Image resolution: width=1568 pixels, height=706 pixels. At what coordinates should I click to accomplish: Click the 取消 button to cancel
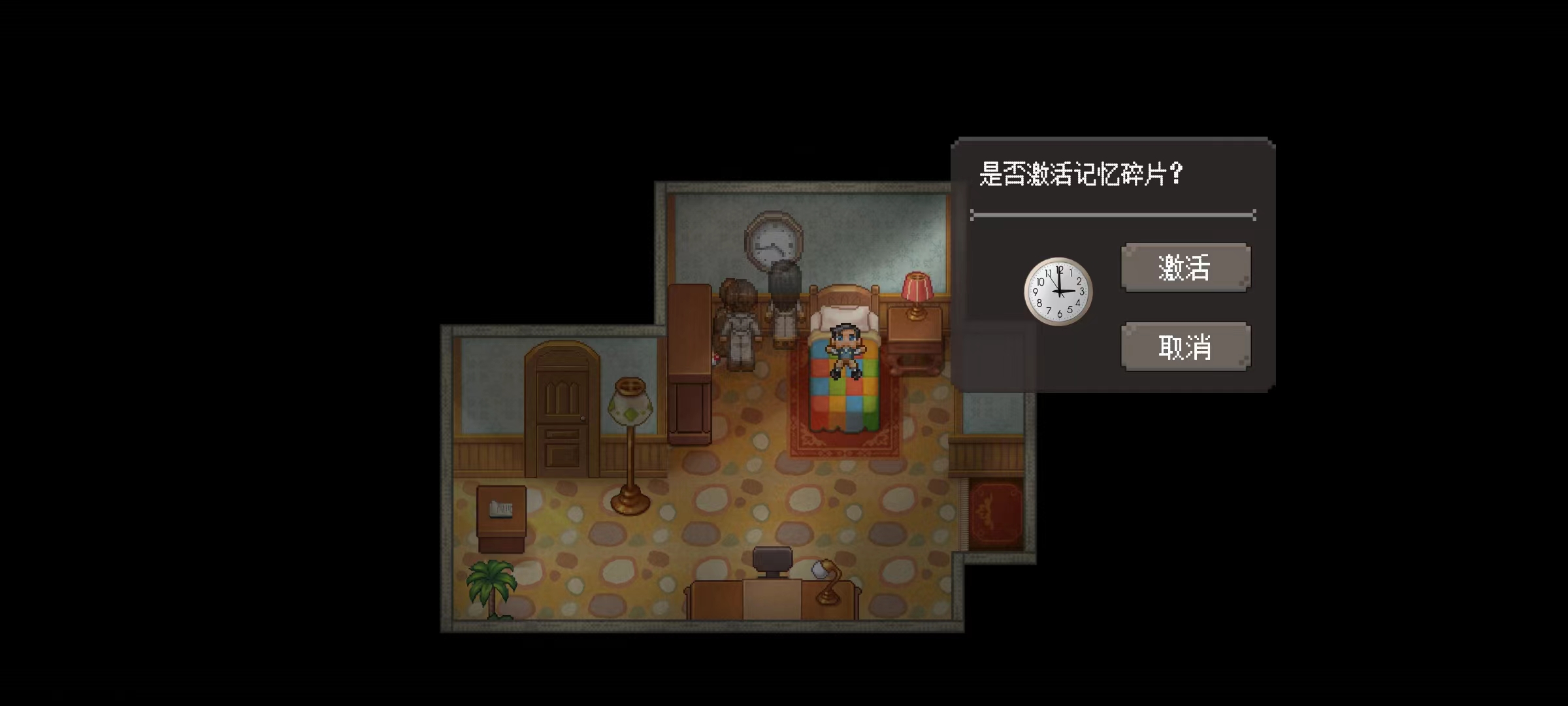pyautogui.click(x=1184, y=346)
